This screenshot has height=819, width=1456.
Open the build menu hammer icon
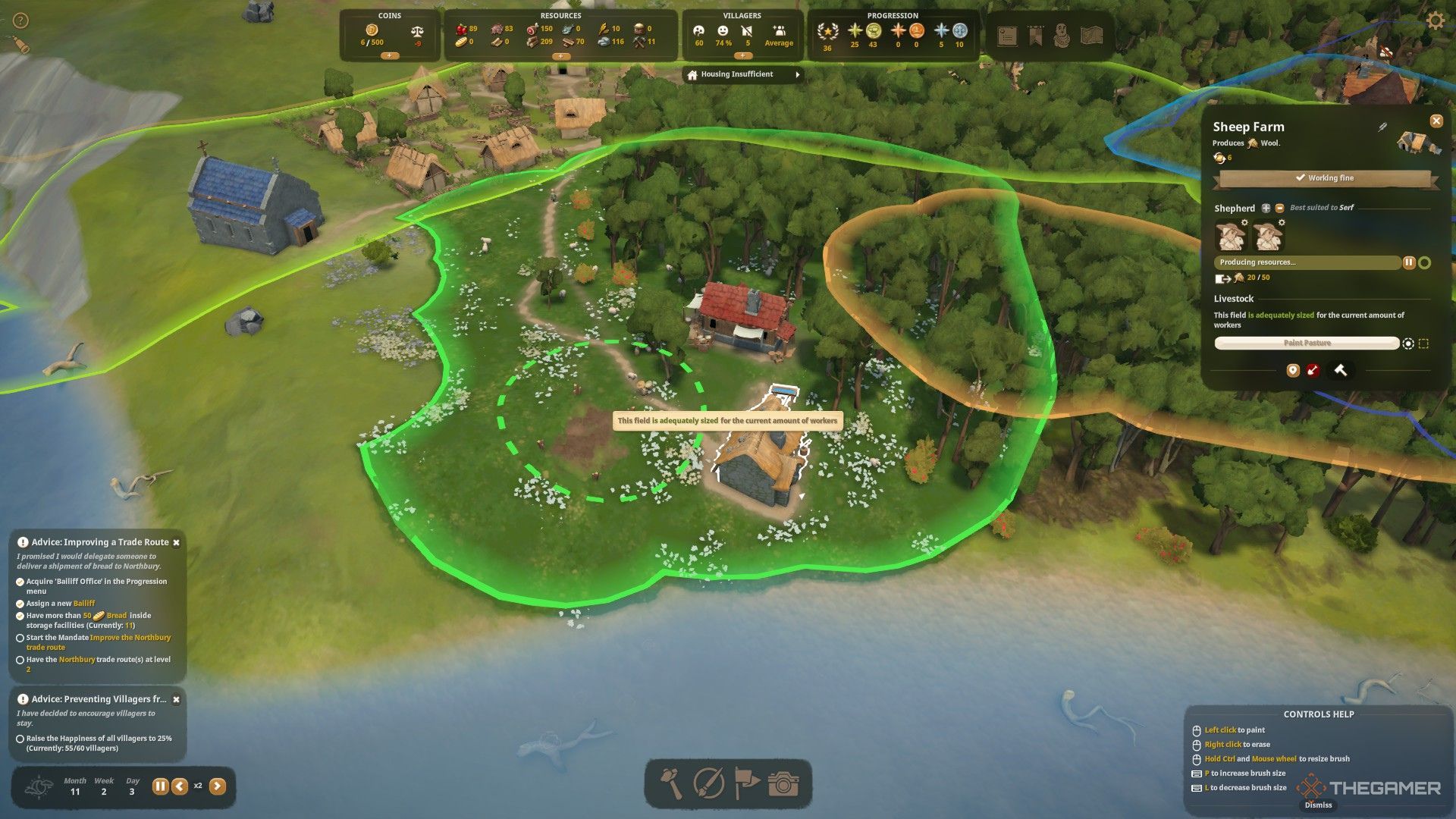click(x=671, y=784)
